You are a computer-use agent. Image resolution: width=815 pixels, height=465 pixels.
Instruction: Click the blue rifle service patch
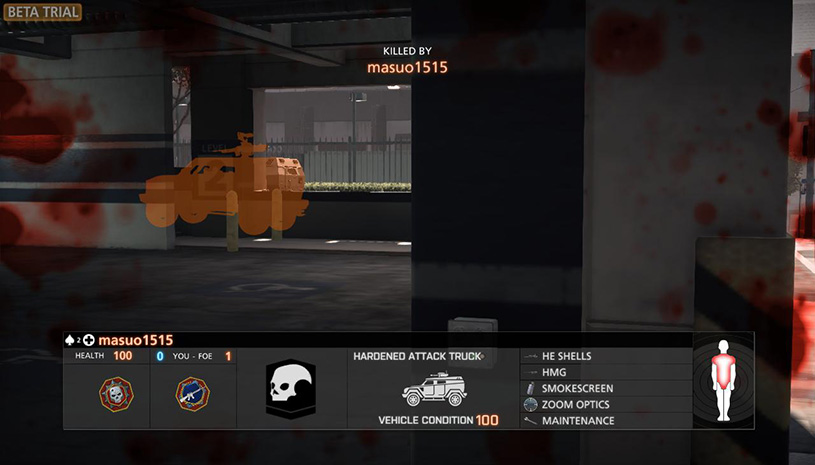pyautogui.click(x=192, y=393)
